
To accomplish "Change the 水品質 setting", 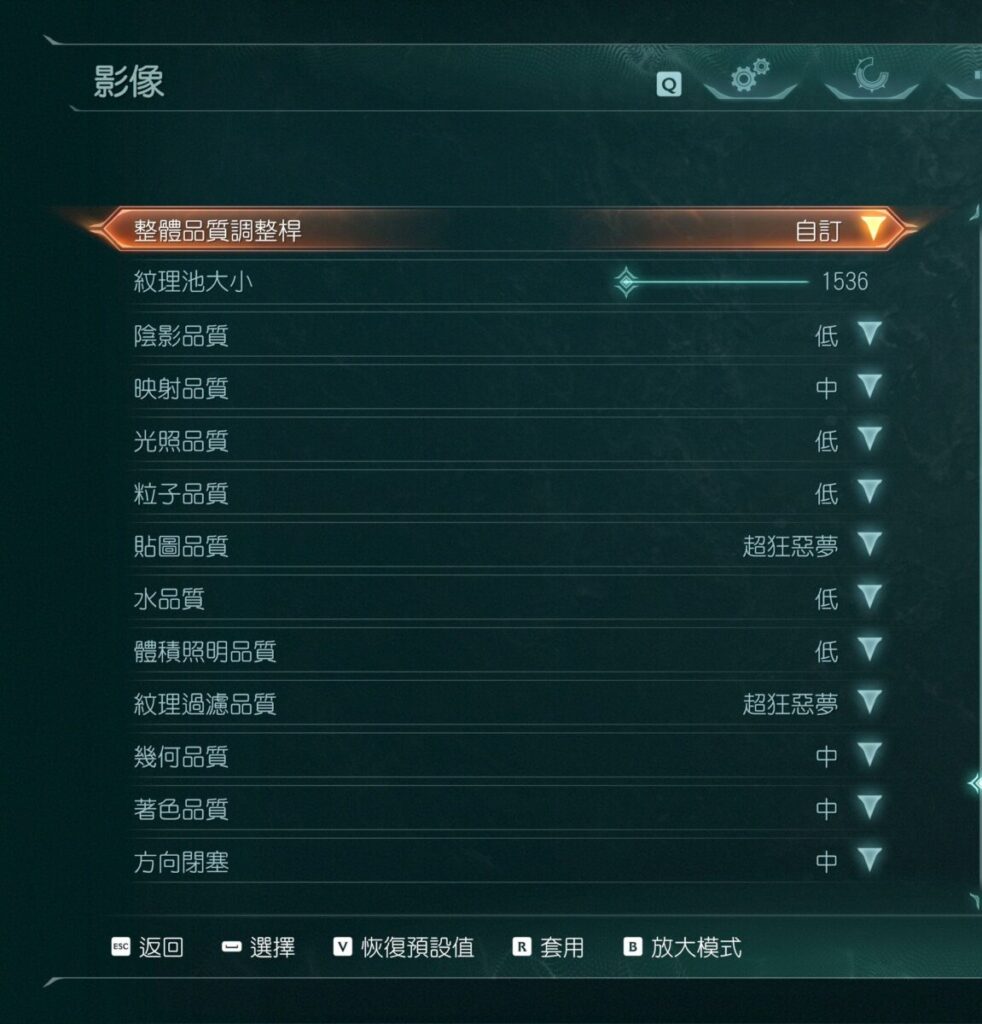I will click(x=869, y=598).
